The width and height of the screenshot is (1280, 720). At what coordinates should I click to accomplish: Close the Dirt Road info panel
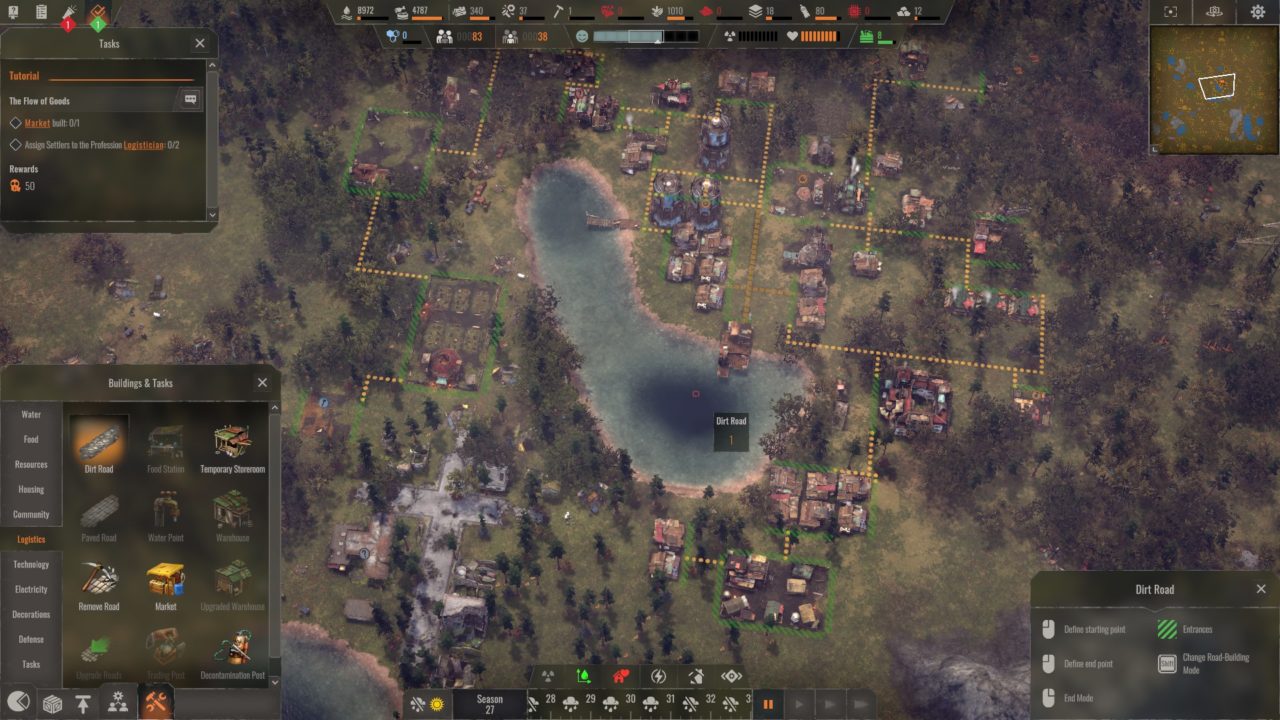pos(1261,589)
